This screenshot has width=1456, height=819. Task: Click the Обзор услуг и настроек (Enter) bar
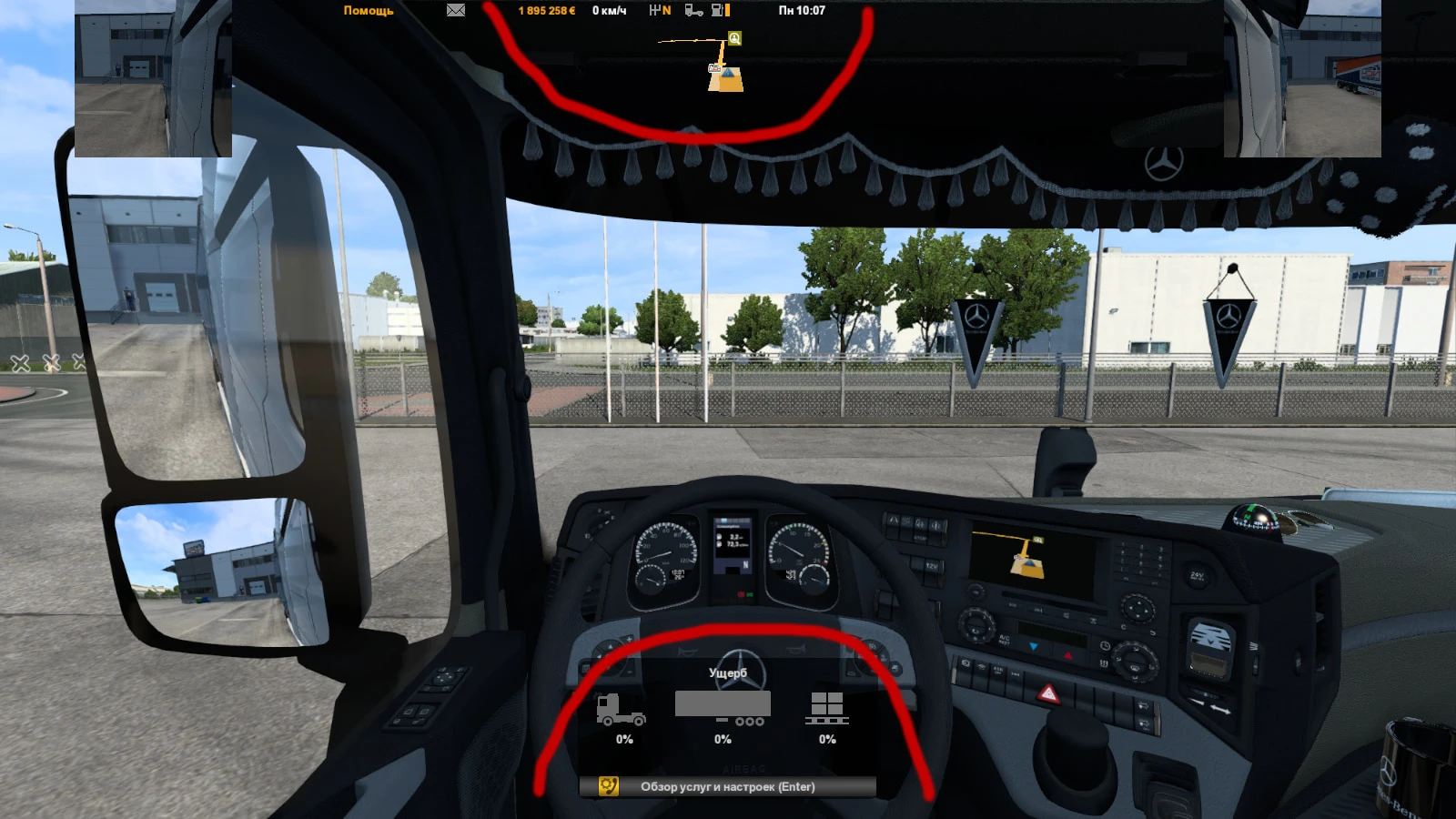[x=728, y=785]
